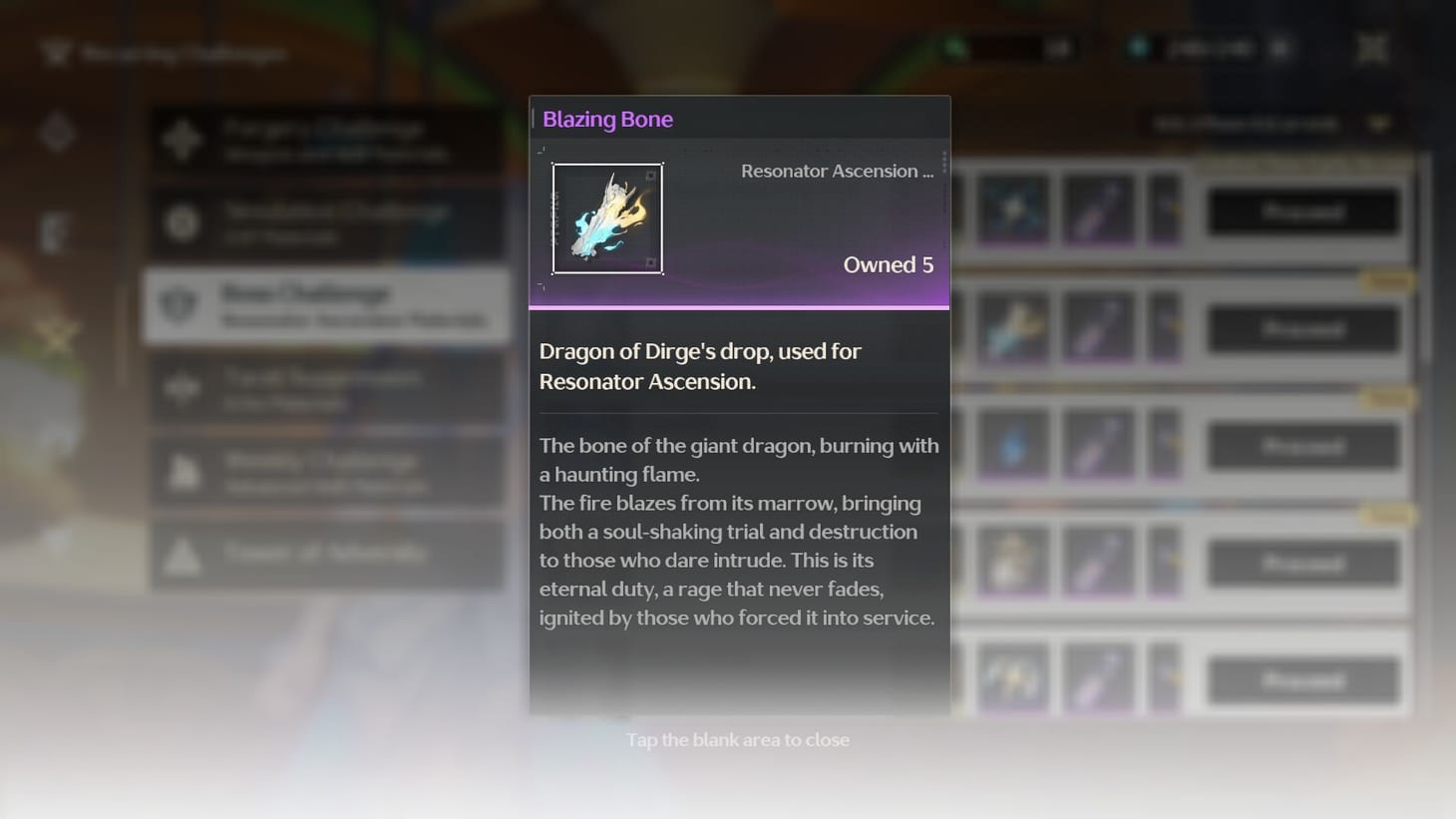This screenshot has width=1456, height=819.
Task: Select the Forgery Challenge icon in sidebar
Action: [x=181, y=141]
